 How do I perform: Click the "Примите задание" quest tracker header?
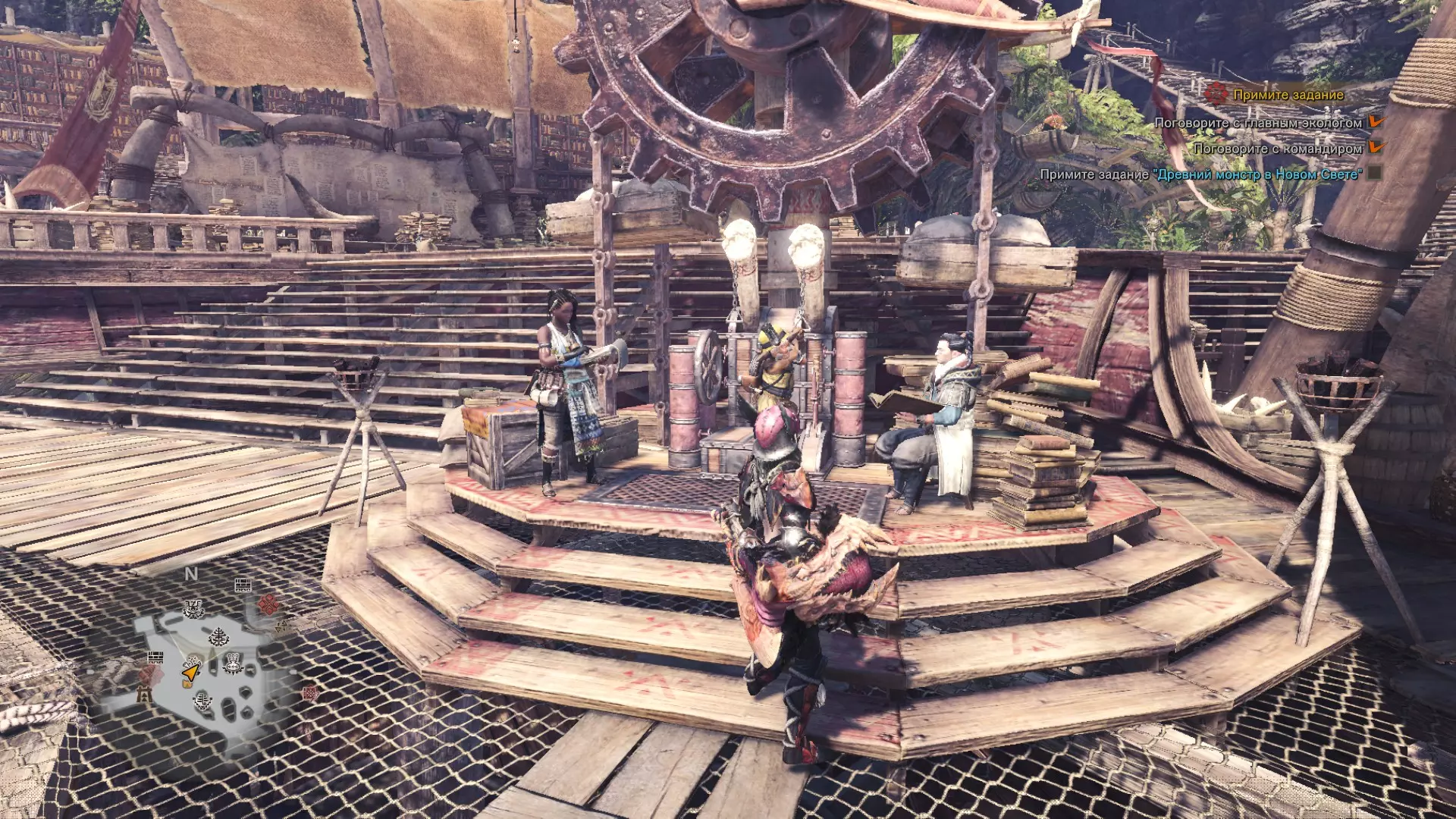pos(1288,95)
